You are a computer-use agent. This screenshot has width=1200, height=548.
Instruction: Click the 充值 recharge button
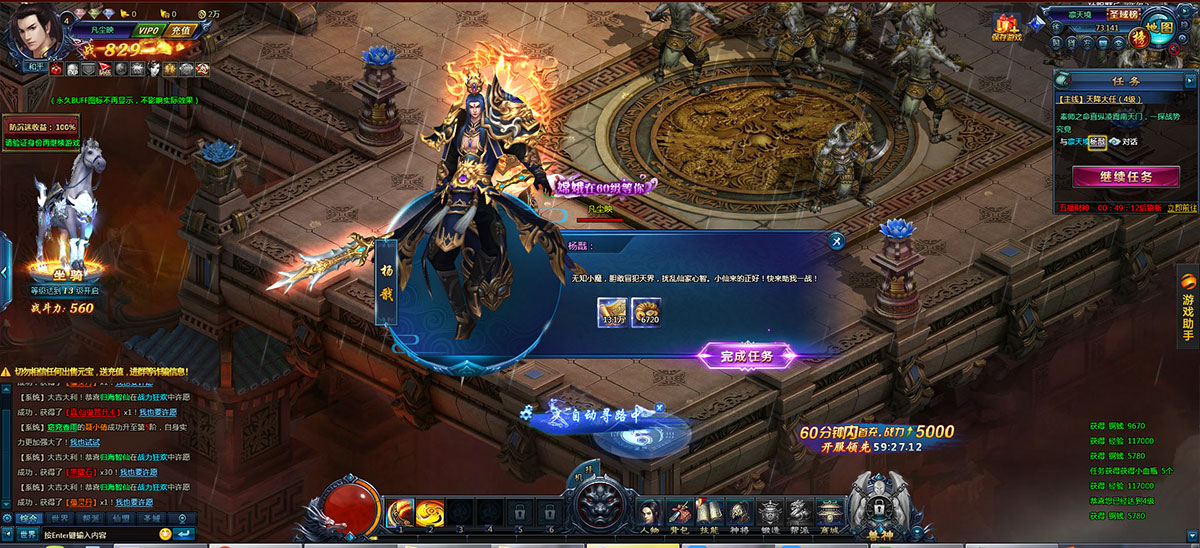coord(181,30)
